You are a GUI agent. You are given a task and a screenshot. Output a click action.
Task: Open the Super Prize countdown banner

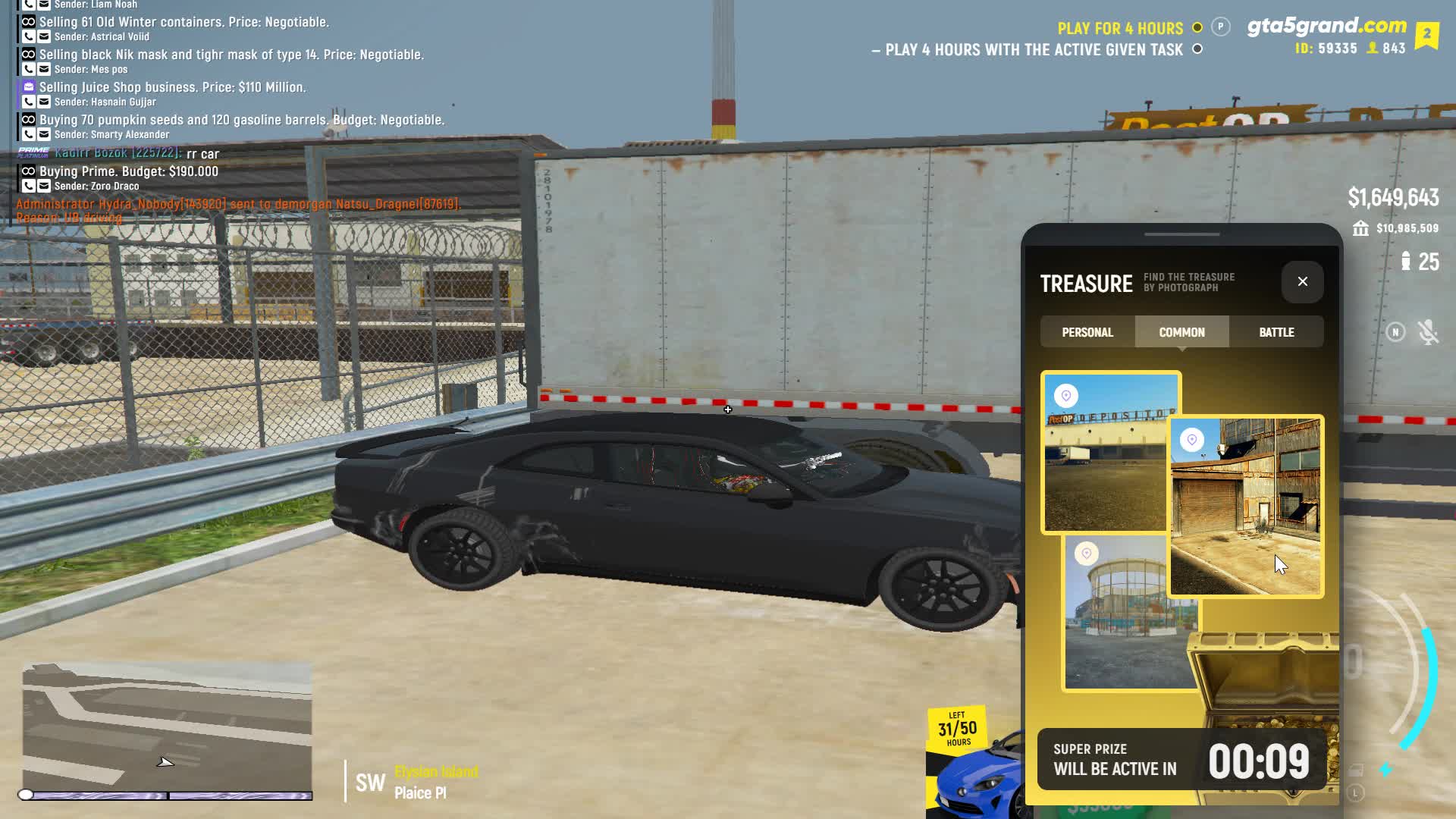pyautogui.click(x=1181, y=760)
